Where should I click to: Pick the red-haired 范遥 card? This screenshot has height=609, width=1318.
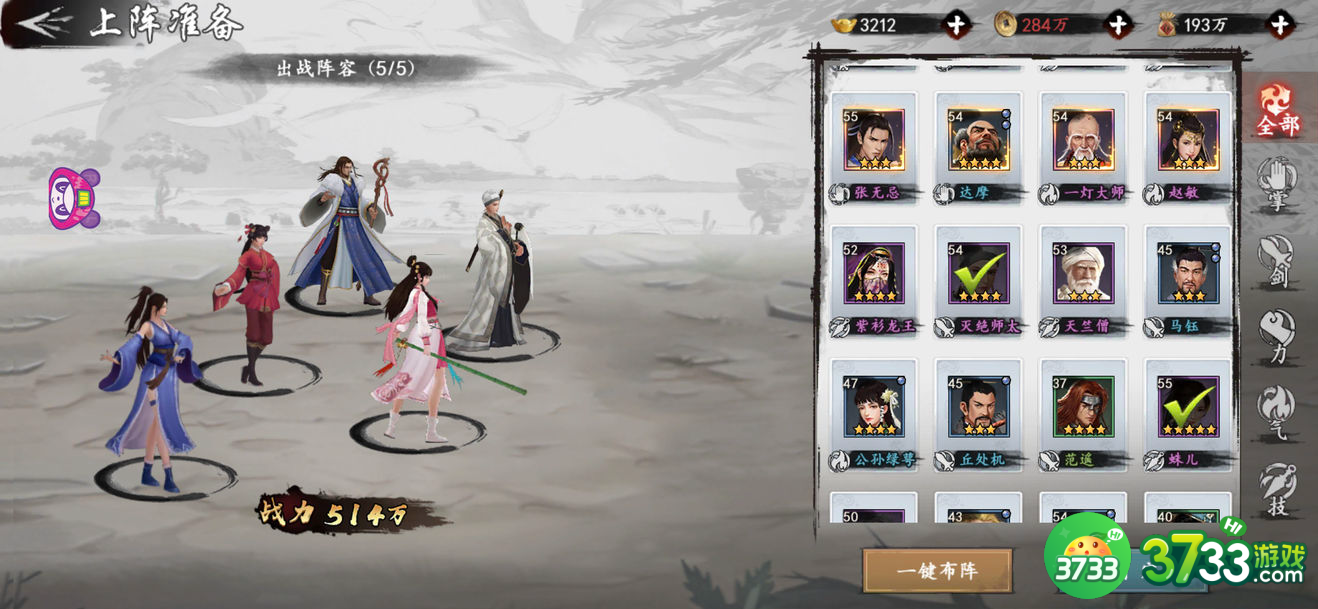[x=1083, y=407]
